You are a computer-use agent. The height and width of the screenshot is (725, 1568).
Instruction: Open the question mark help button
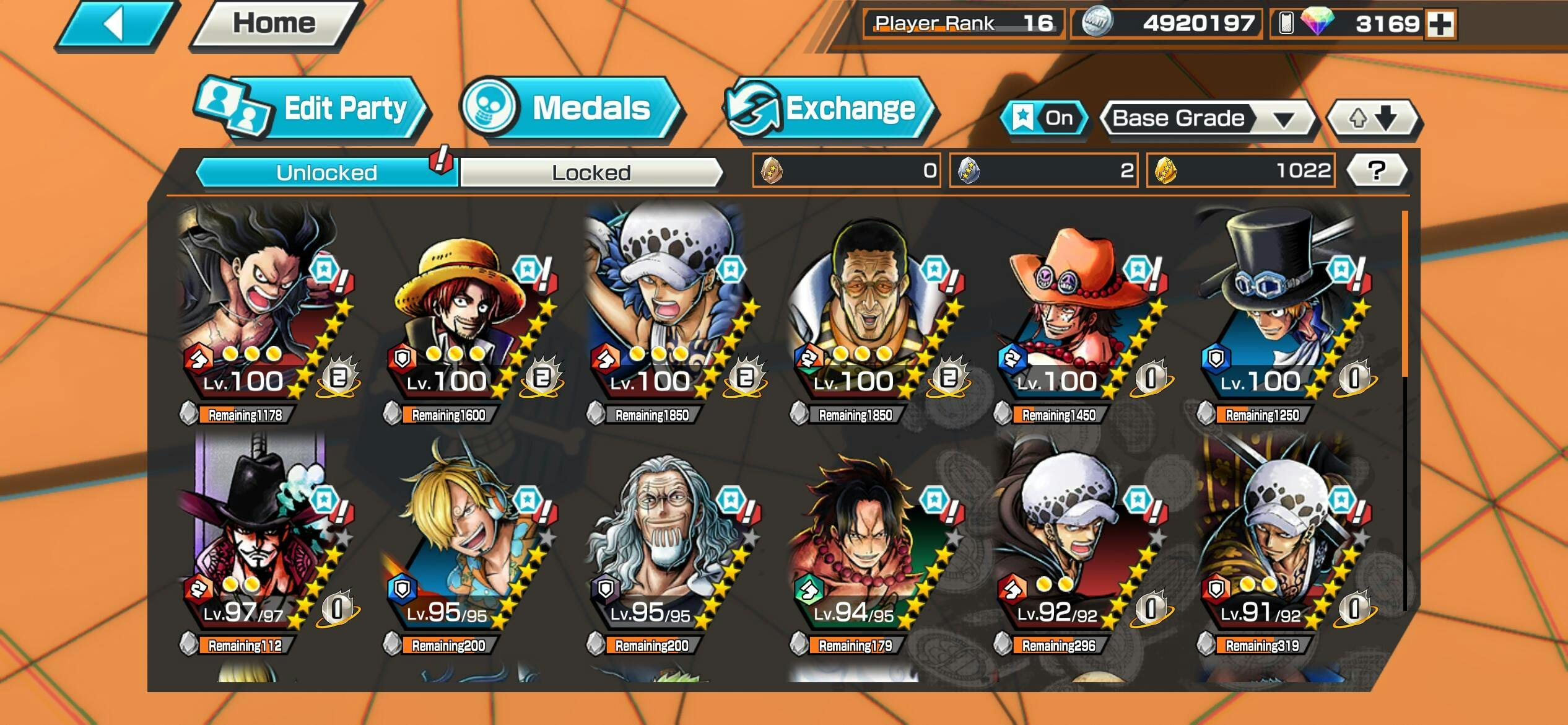click(x=1376, y=170)
